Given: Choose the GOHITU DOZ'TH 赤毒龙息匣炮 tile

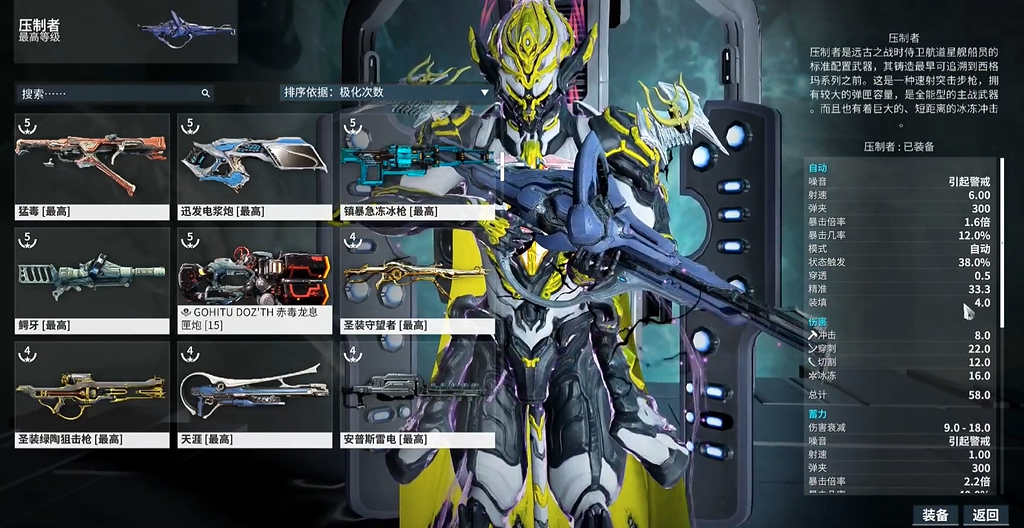Looking at the screenshot, I should pyautogui.click(x=254, y=280).
